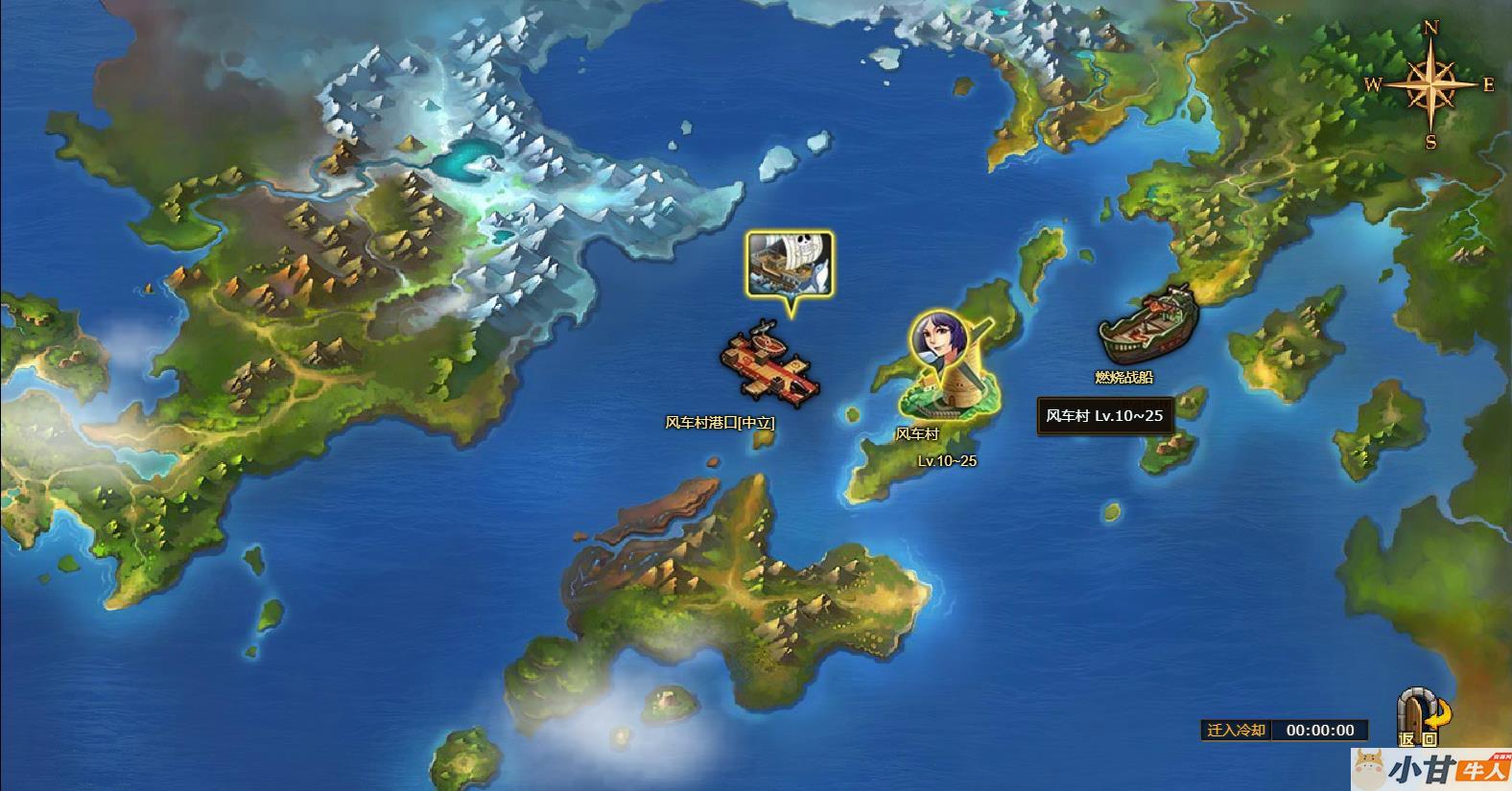This screenshot has height=791, width=1512.
Task: Click the pirate ship bubble icon
Action: point(790,264)
